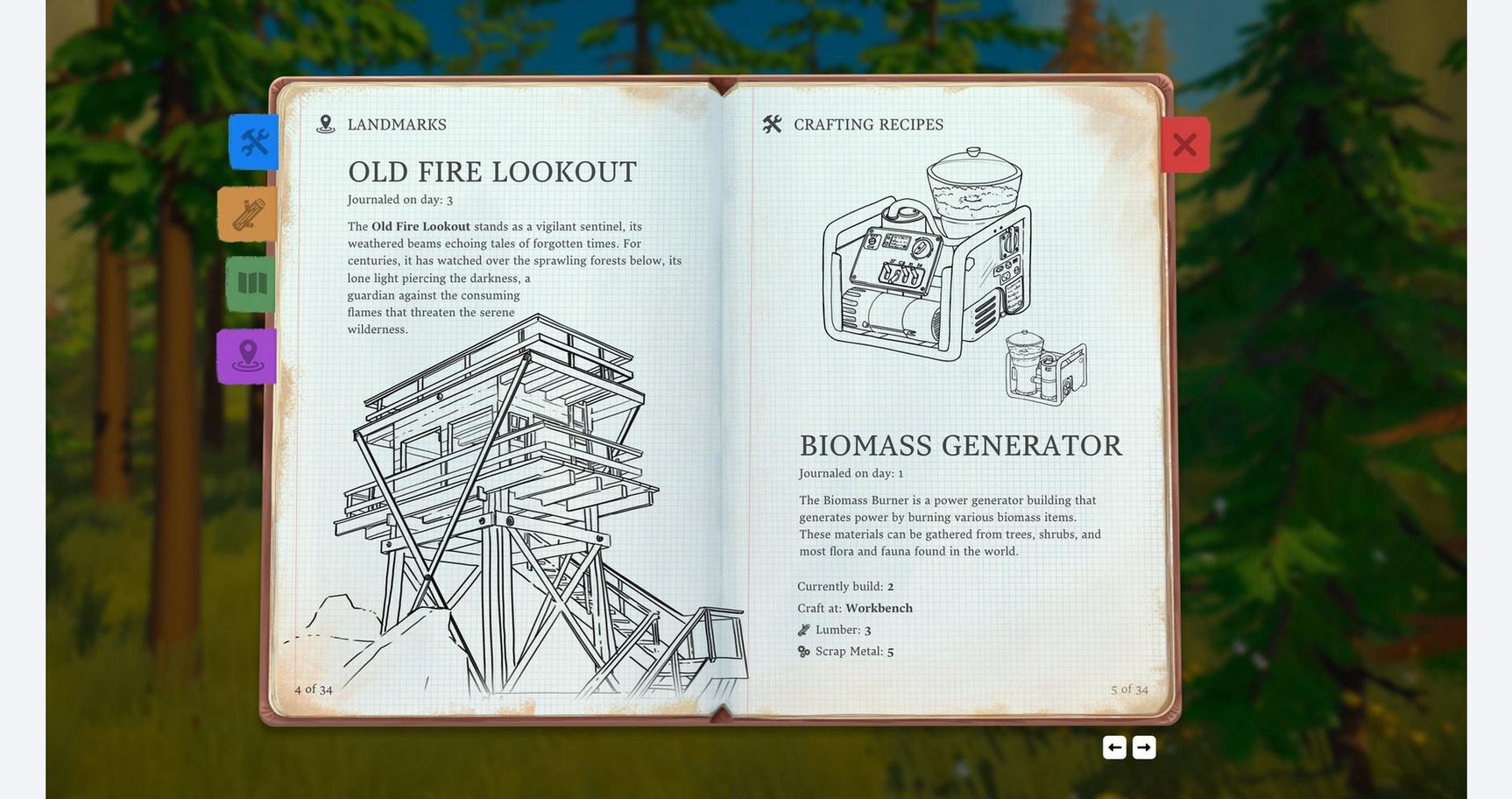
Task: Show the purple landmarks location tab
Action: [247, 357]
